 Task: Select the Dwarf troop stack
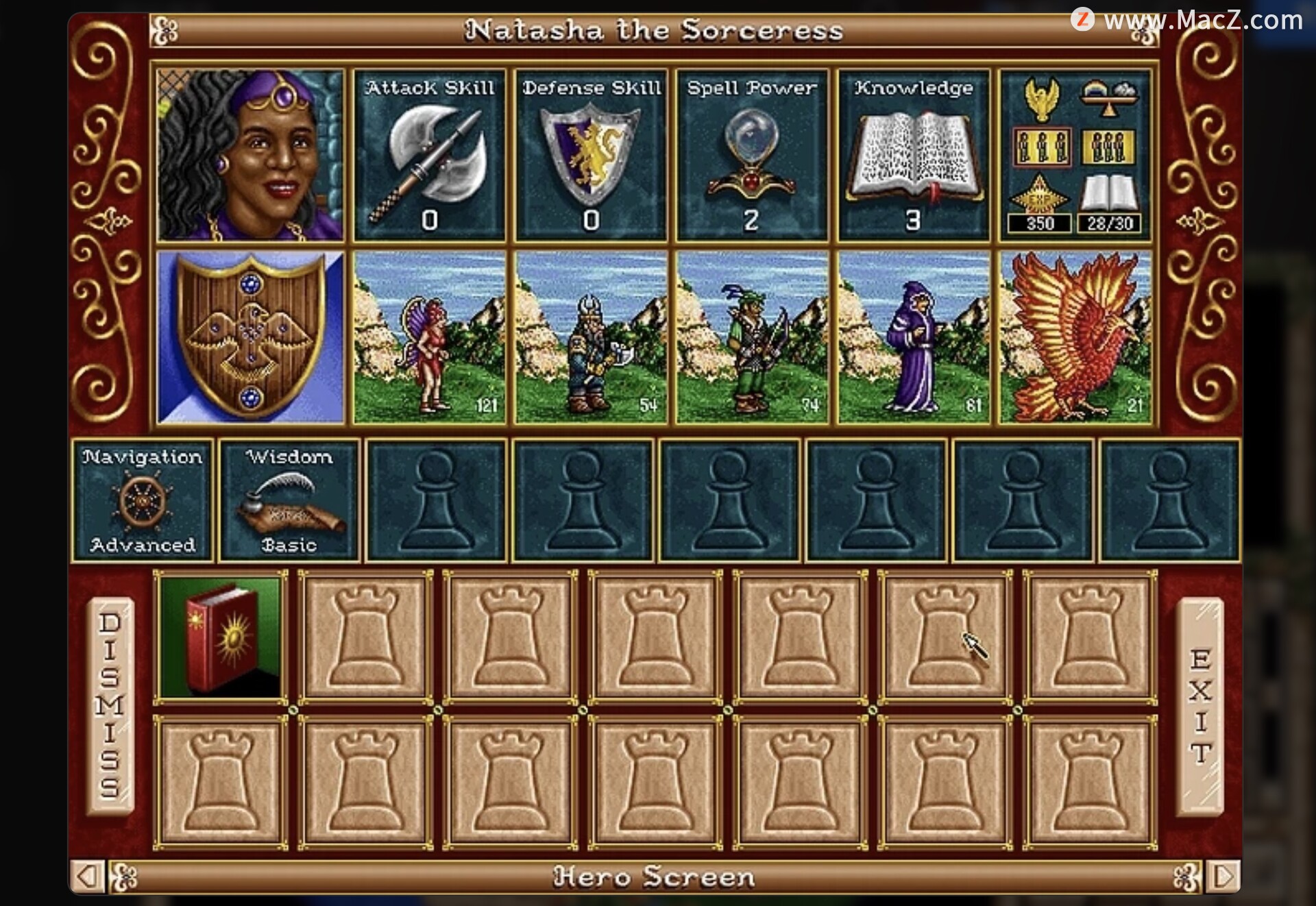coord(591,337)
